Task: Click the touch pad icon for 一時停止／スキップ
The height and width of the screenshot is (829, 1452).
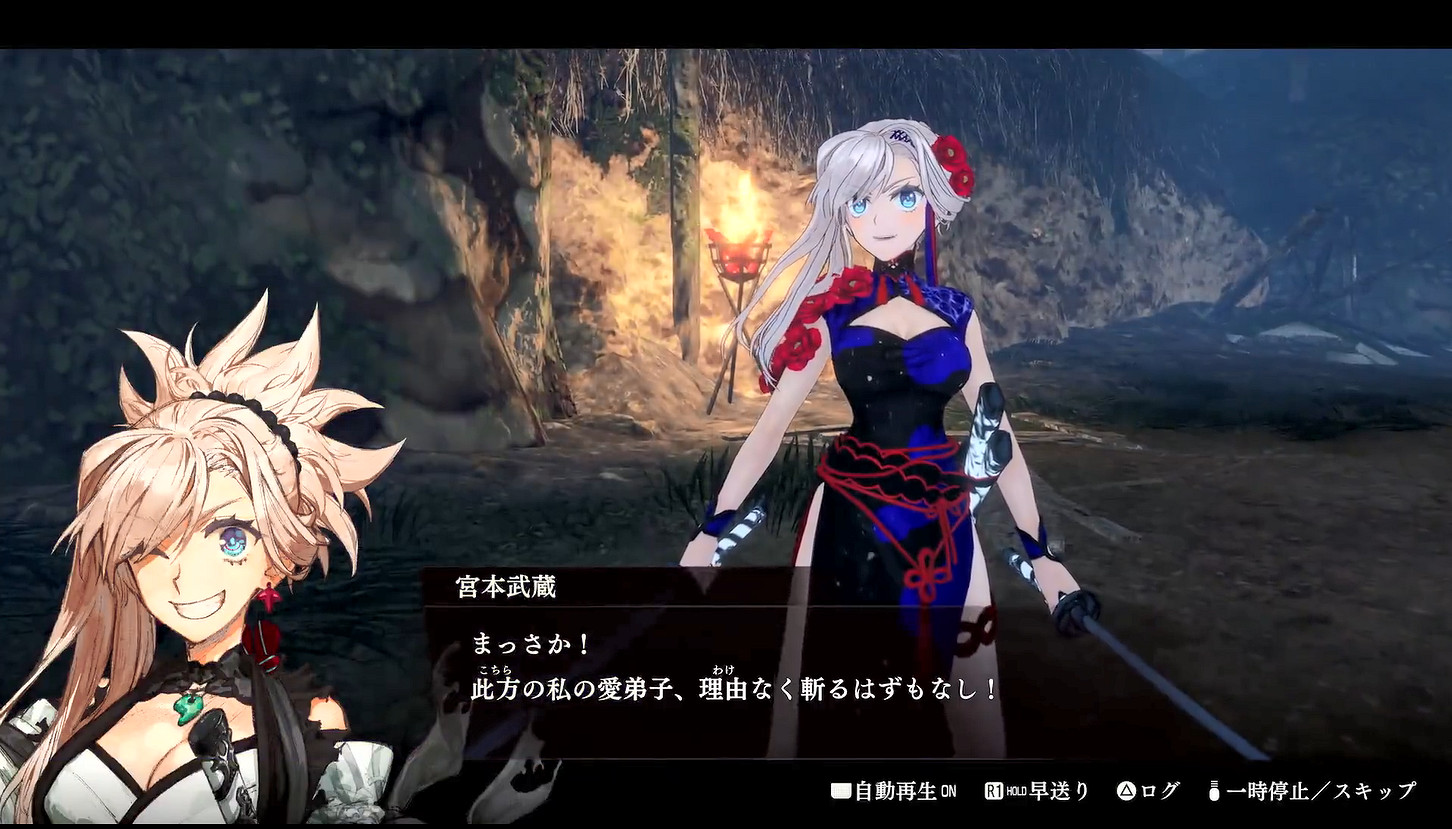Action: click(1214, 790)
